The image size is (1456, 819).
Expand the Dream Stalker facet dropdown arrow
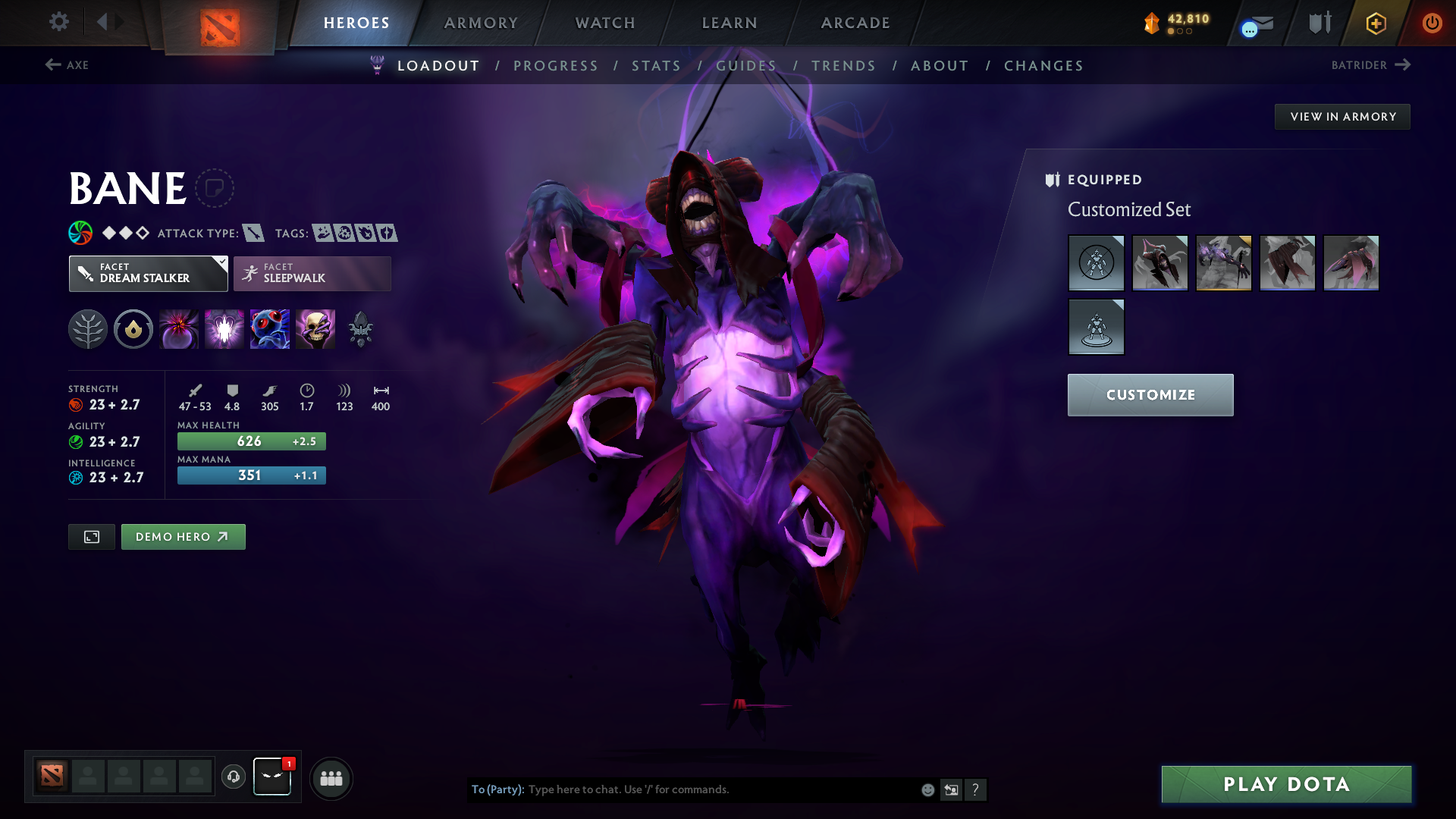pyautogui.click(x=221, y=264)
